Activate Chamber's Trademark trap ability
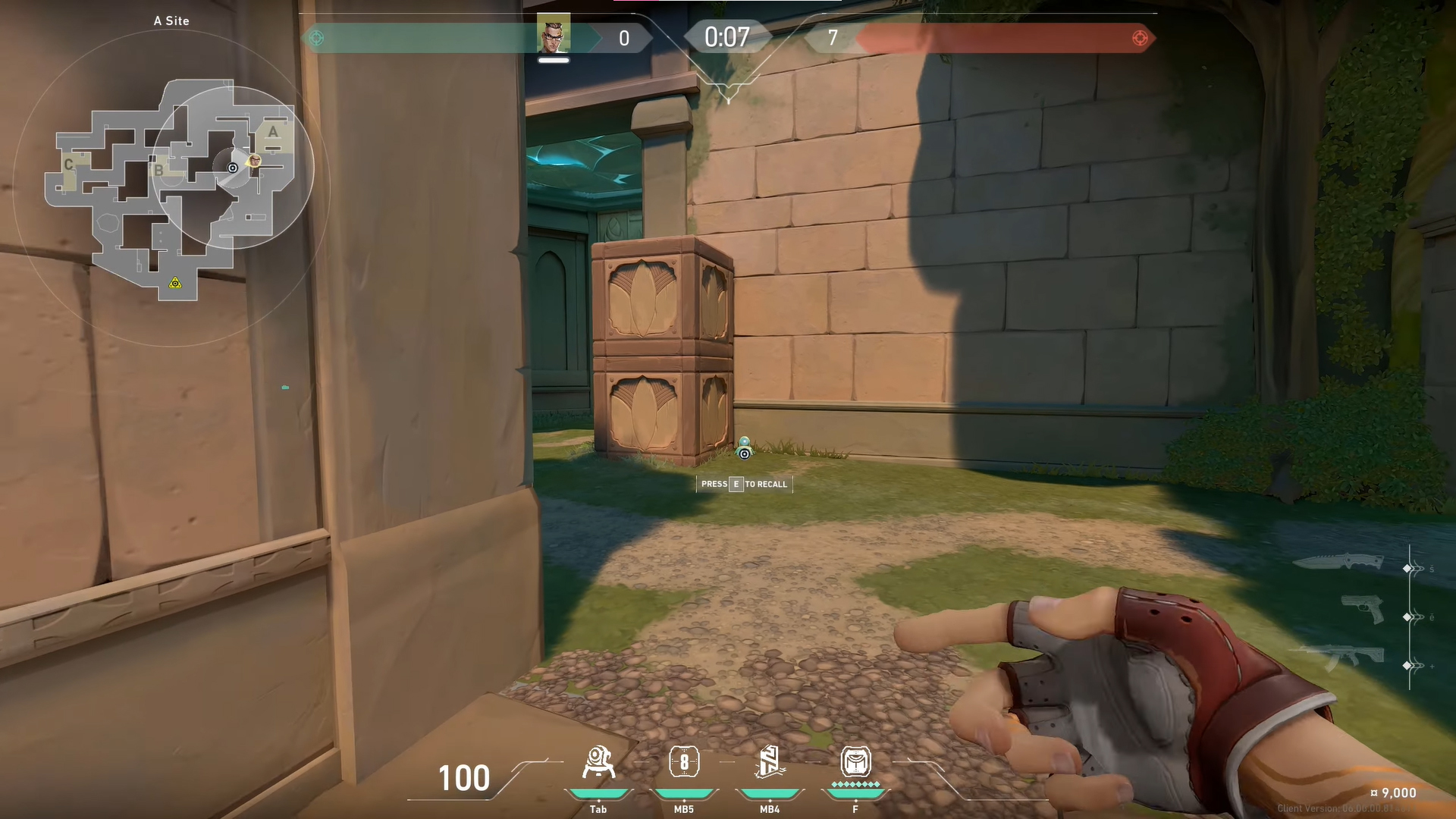 point(598,763)
